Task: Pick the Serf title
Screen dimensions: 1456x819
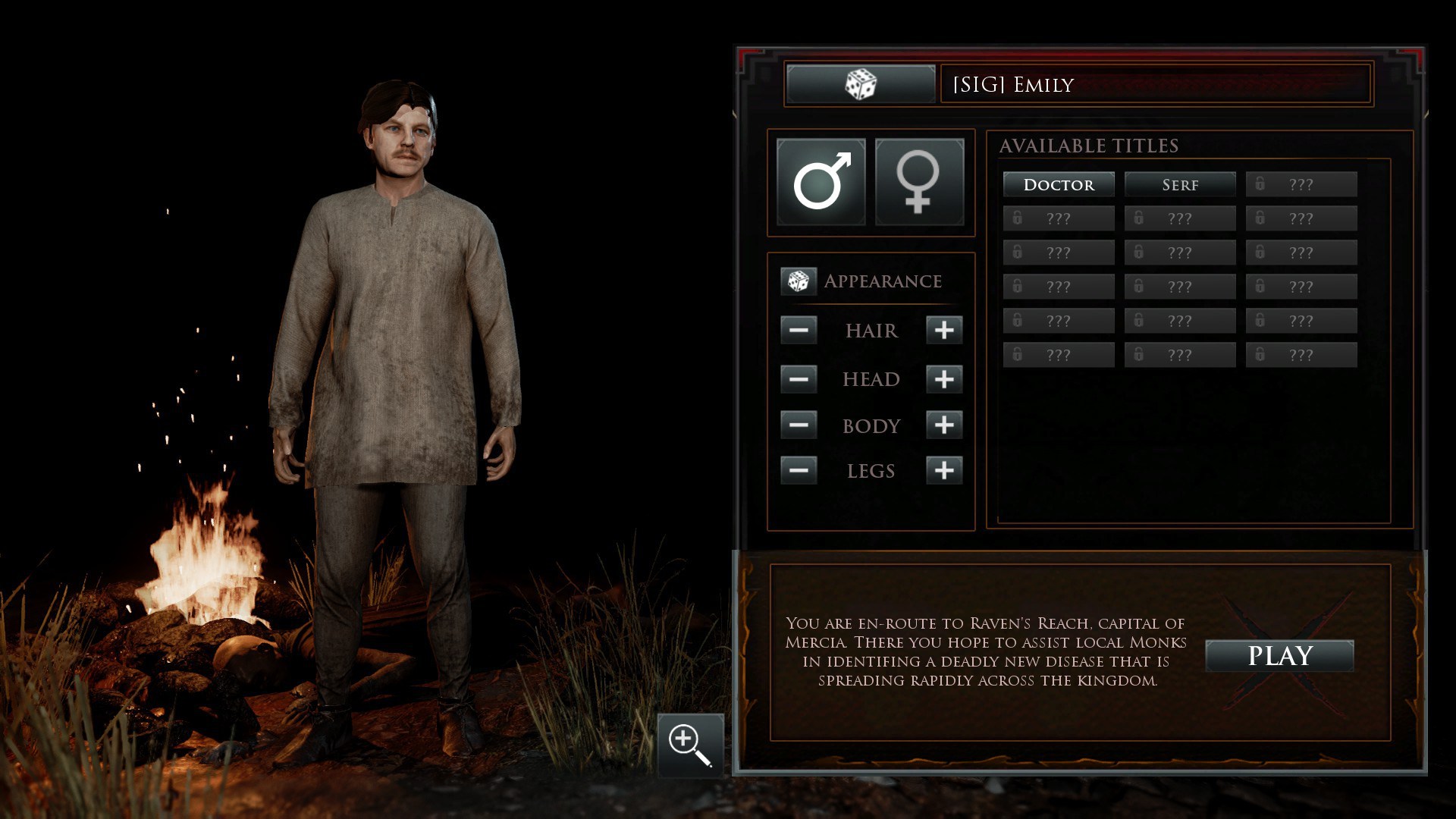Action: (1180, 184)
